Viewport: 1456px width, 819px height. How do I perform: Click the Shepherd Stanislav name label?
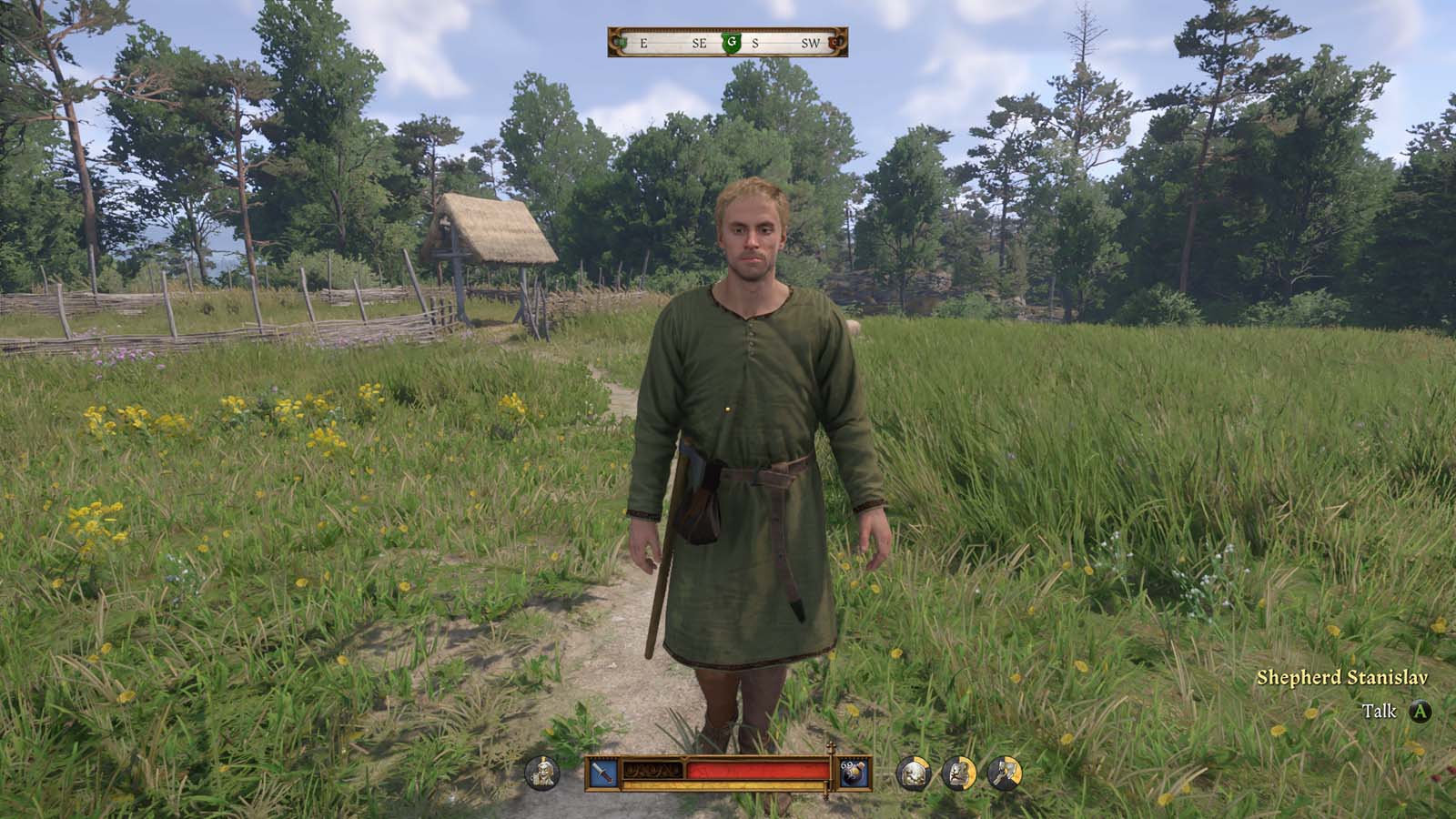coord(1344,678)
